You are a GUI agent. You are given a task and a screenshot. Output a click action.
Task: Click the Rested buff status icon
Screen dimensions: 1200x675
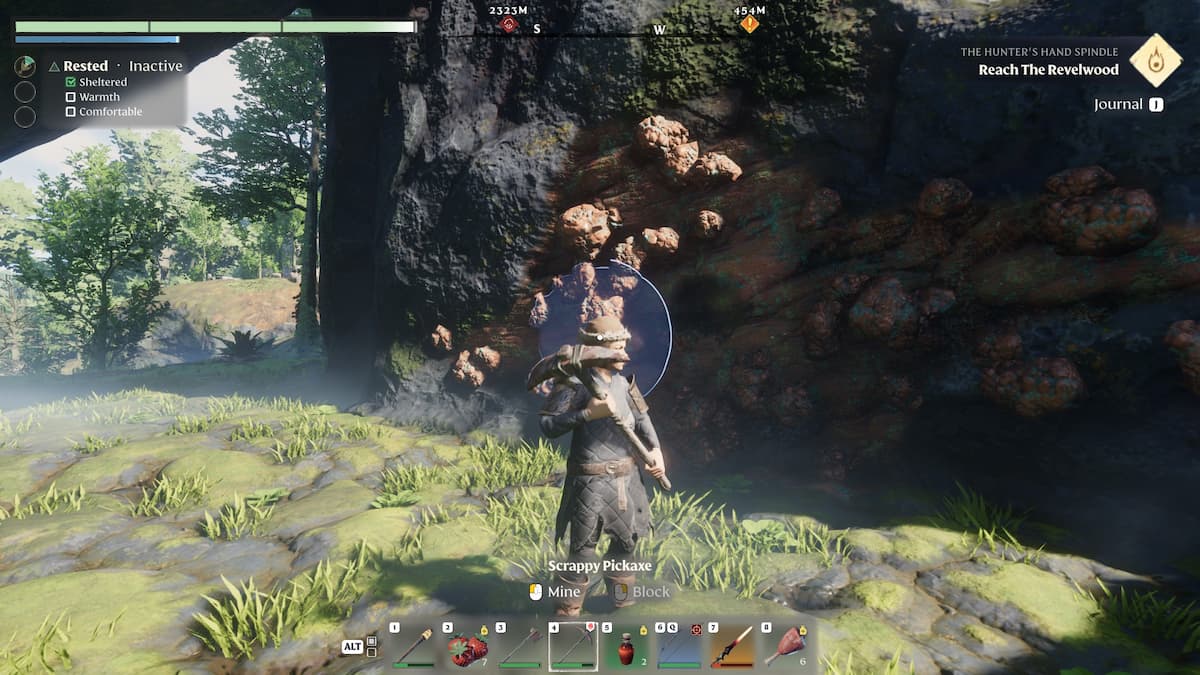pyautogui.click(x=25, y=66)
